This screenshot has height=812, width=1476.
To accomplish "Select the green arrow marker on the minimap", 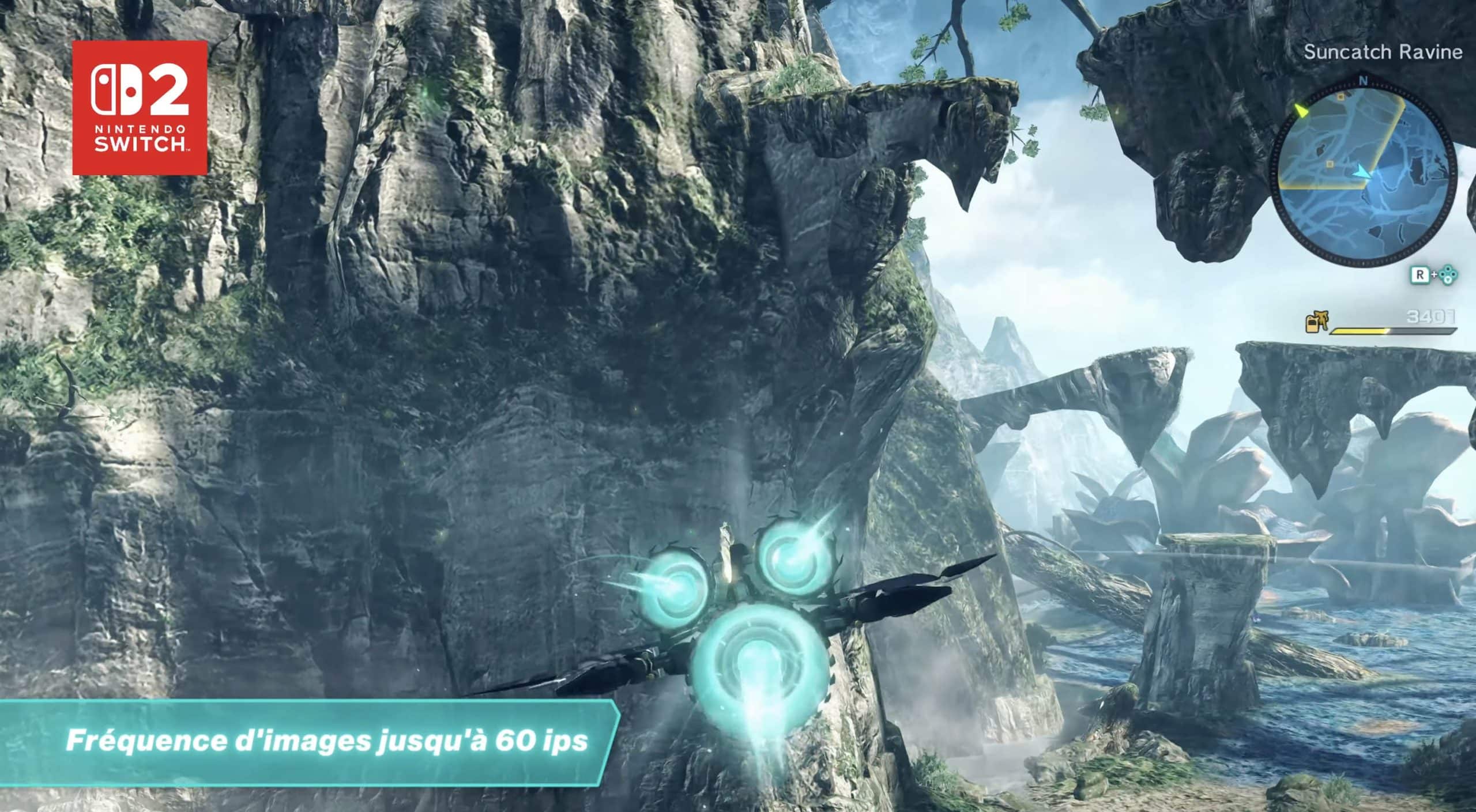I will click(x=1301, y=110).
